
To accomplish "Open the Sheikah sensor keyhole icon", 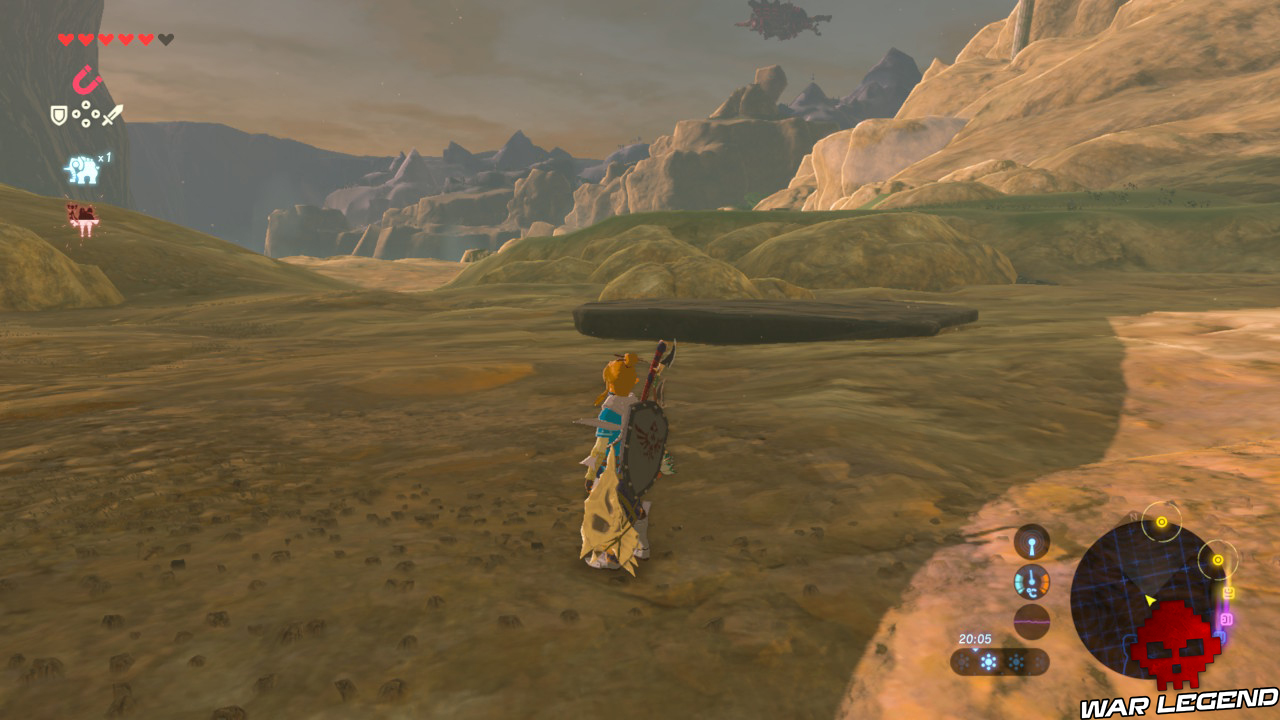I will (1031, 543).
